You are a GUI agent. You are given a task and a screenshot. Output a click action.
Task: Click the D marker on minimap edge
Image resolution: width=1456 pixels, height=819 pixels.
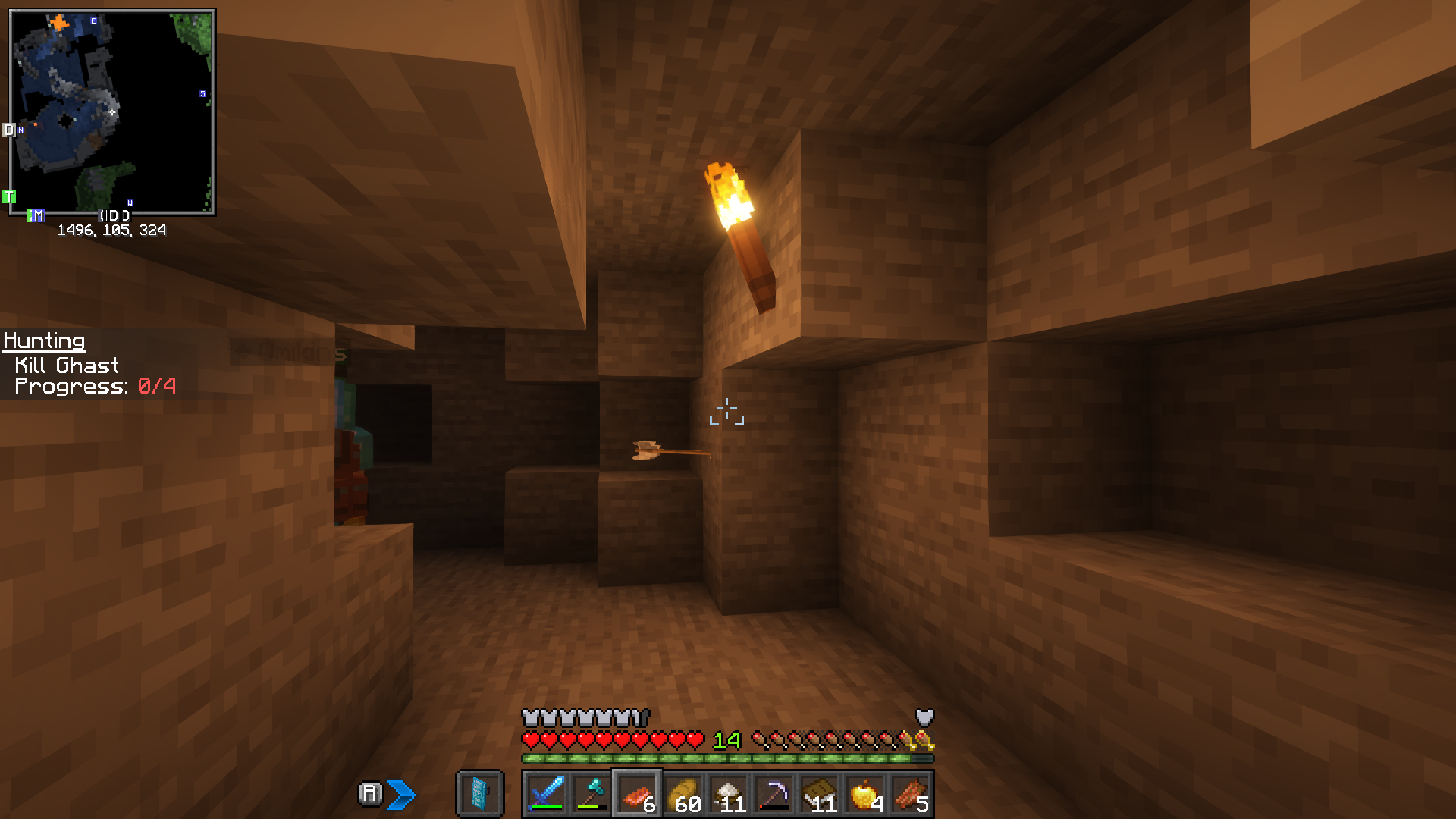9,130
